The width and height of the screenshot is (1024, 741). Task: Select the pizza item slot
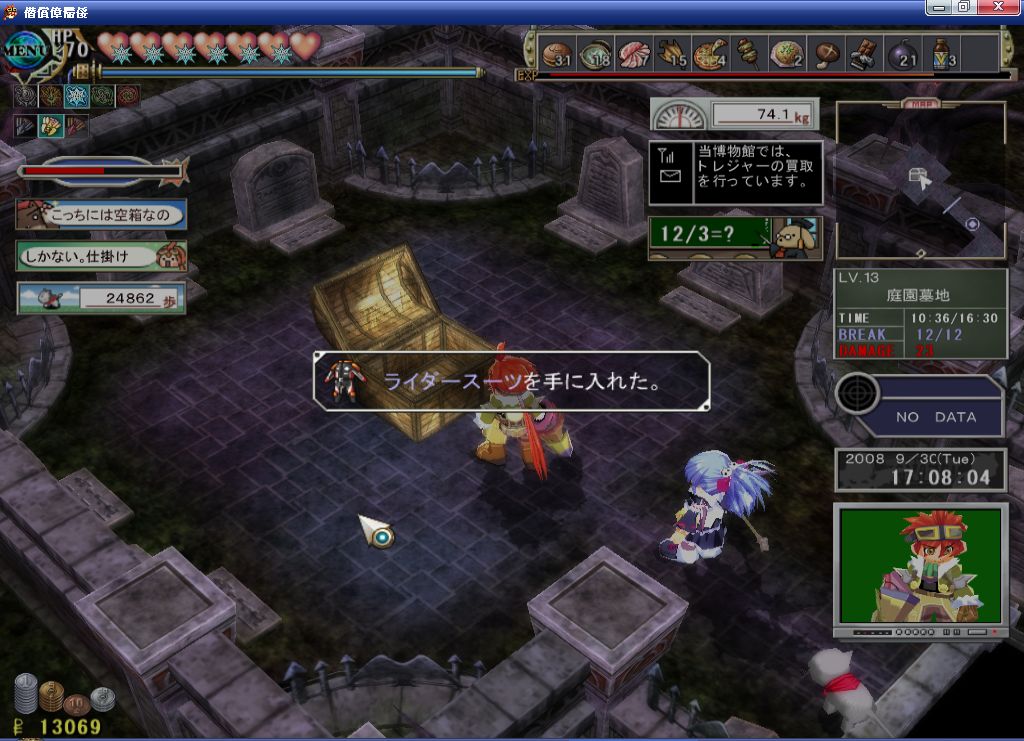[x=710, y=53]
